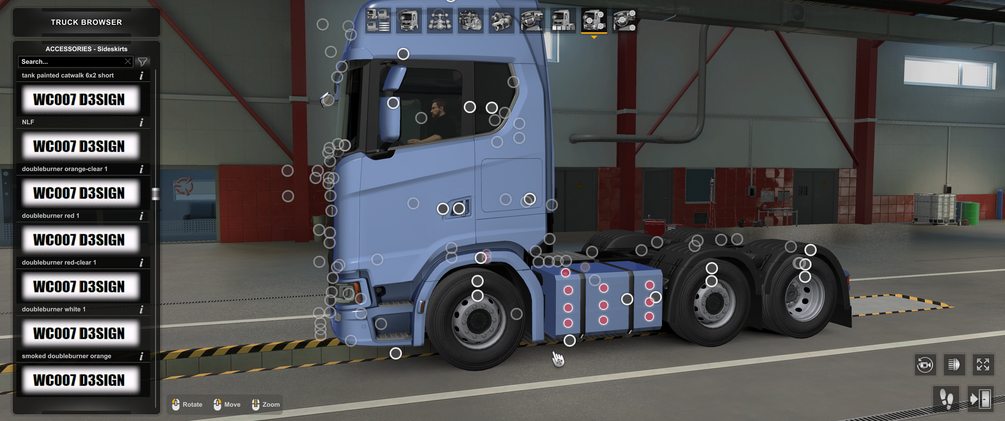Toggle fullscreen view with arrows icon
Image resolution: width=1005 pixels, height=421 pixels.
click(983, 365)
